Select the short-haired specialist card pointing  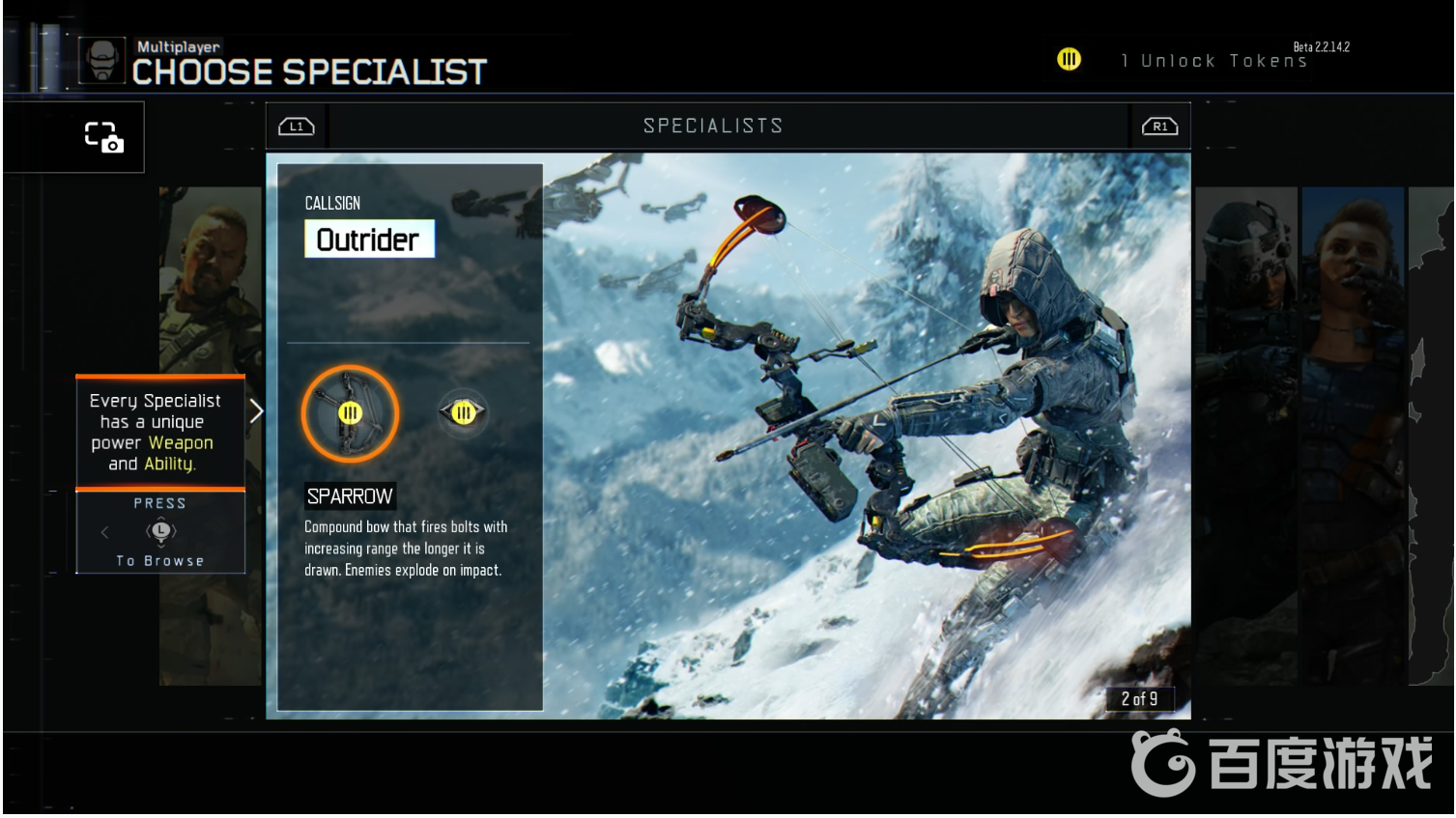(x=1353, y=435)
